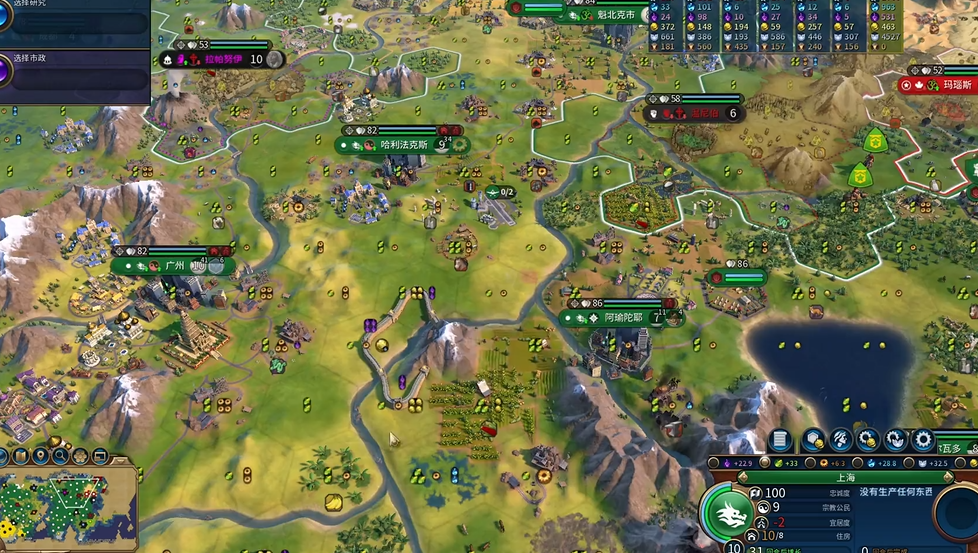Select the 拉帕努伊 city-state banner
The width and height of the screenshot is (978, 553).
[223, 60]
